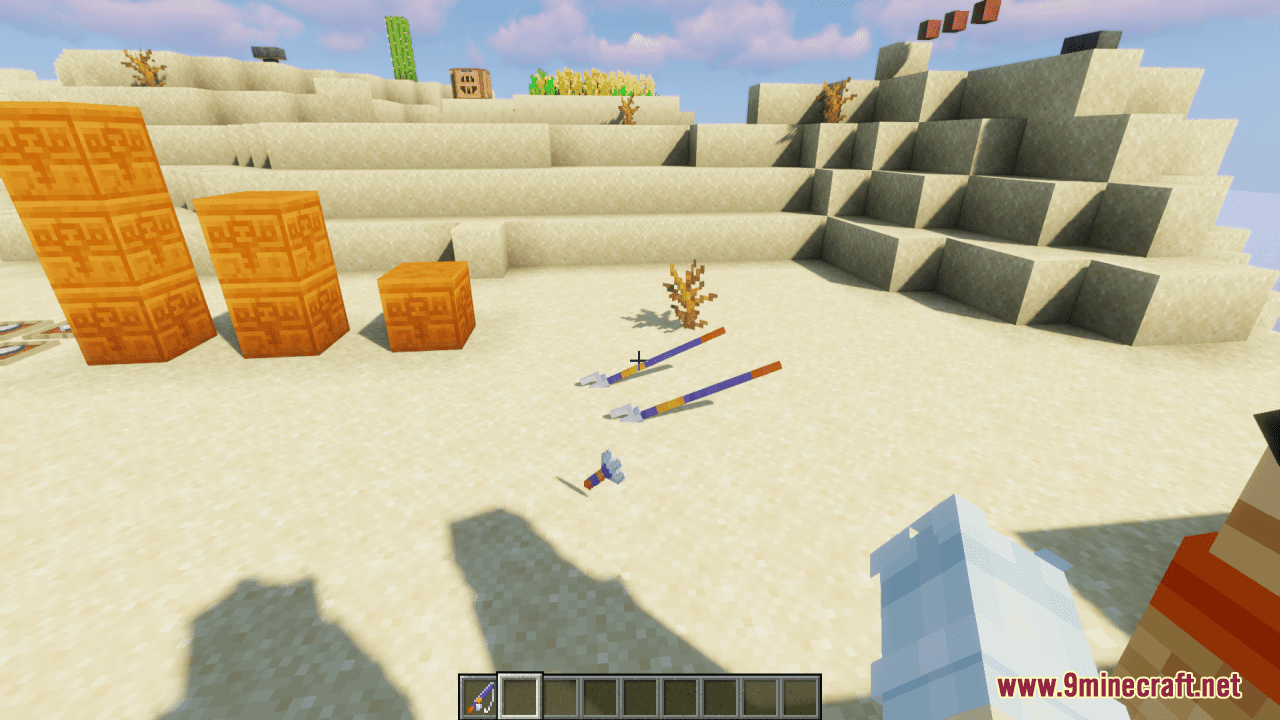Click the dropped arrow item on the ground
This screenshot has height=720, width=1280.
click(603, 472)
